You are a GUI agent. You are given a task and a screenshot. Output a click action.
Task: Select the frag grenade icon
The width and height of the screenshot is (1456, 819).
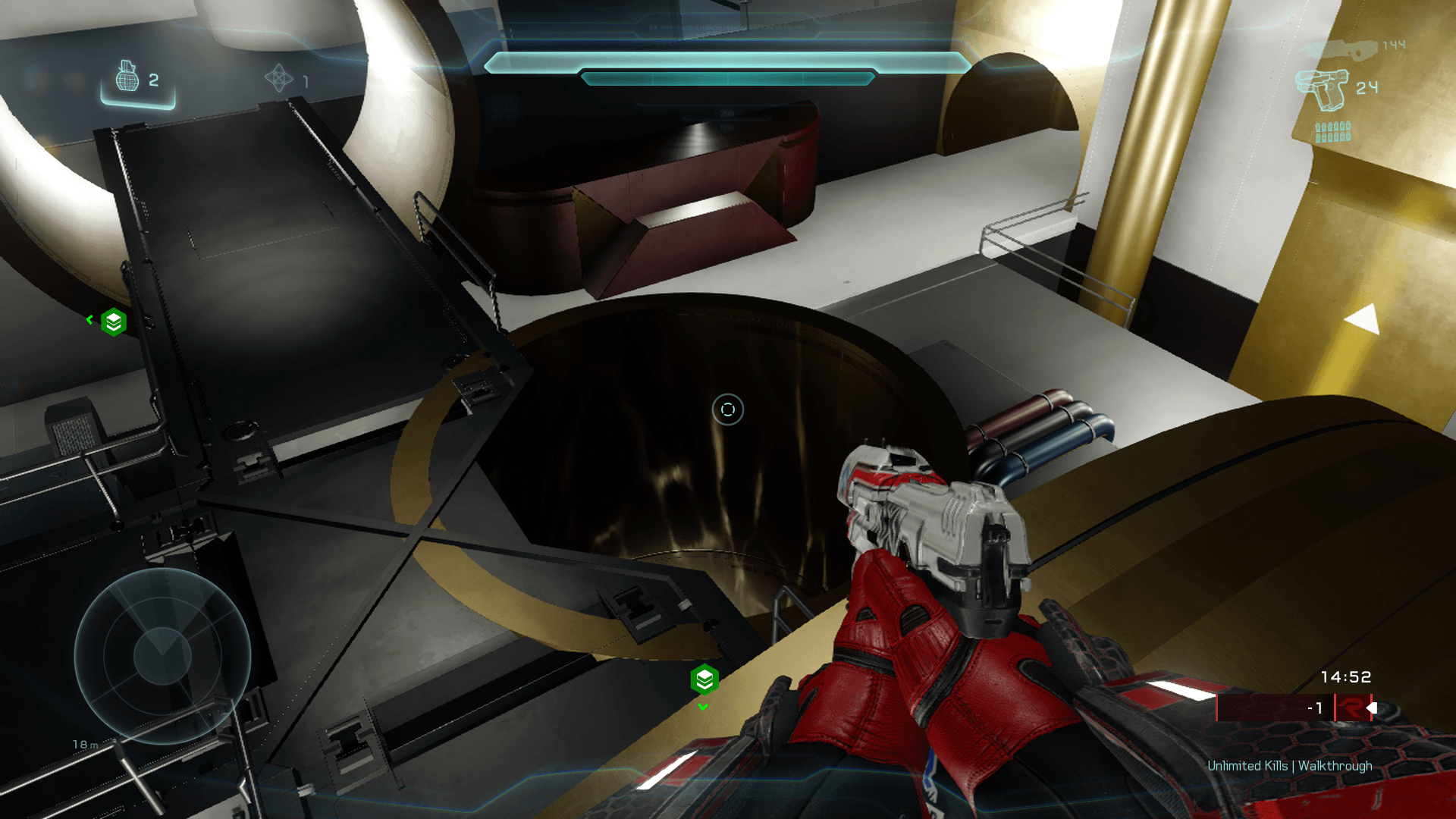pyautogui.click(x=127, y=77)
